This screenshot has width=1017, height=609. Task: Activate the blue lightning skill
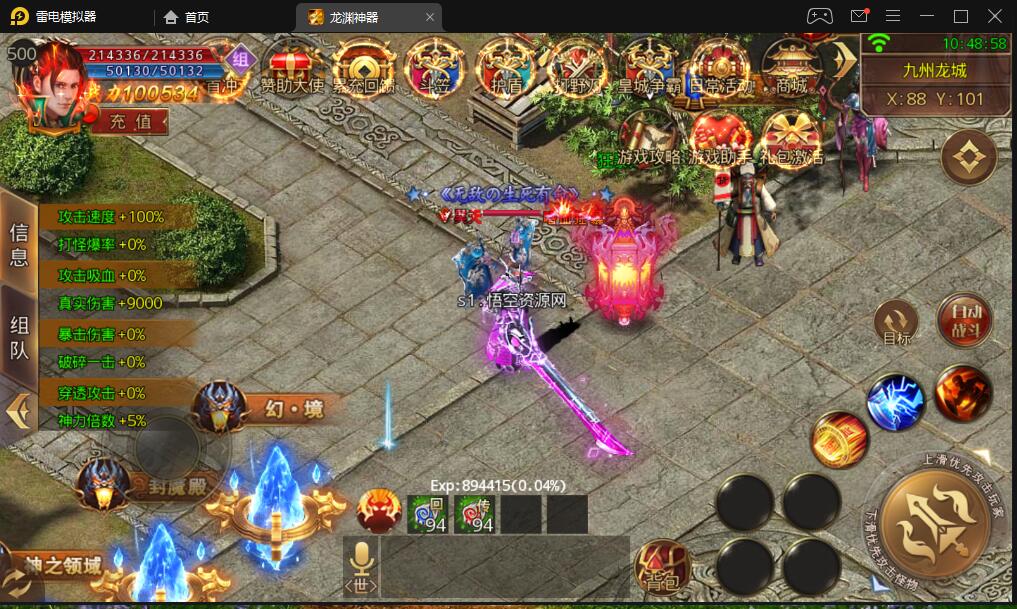[895, 402]
